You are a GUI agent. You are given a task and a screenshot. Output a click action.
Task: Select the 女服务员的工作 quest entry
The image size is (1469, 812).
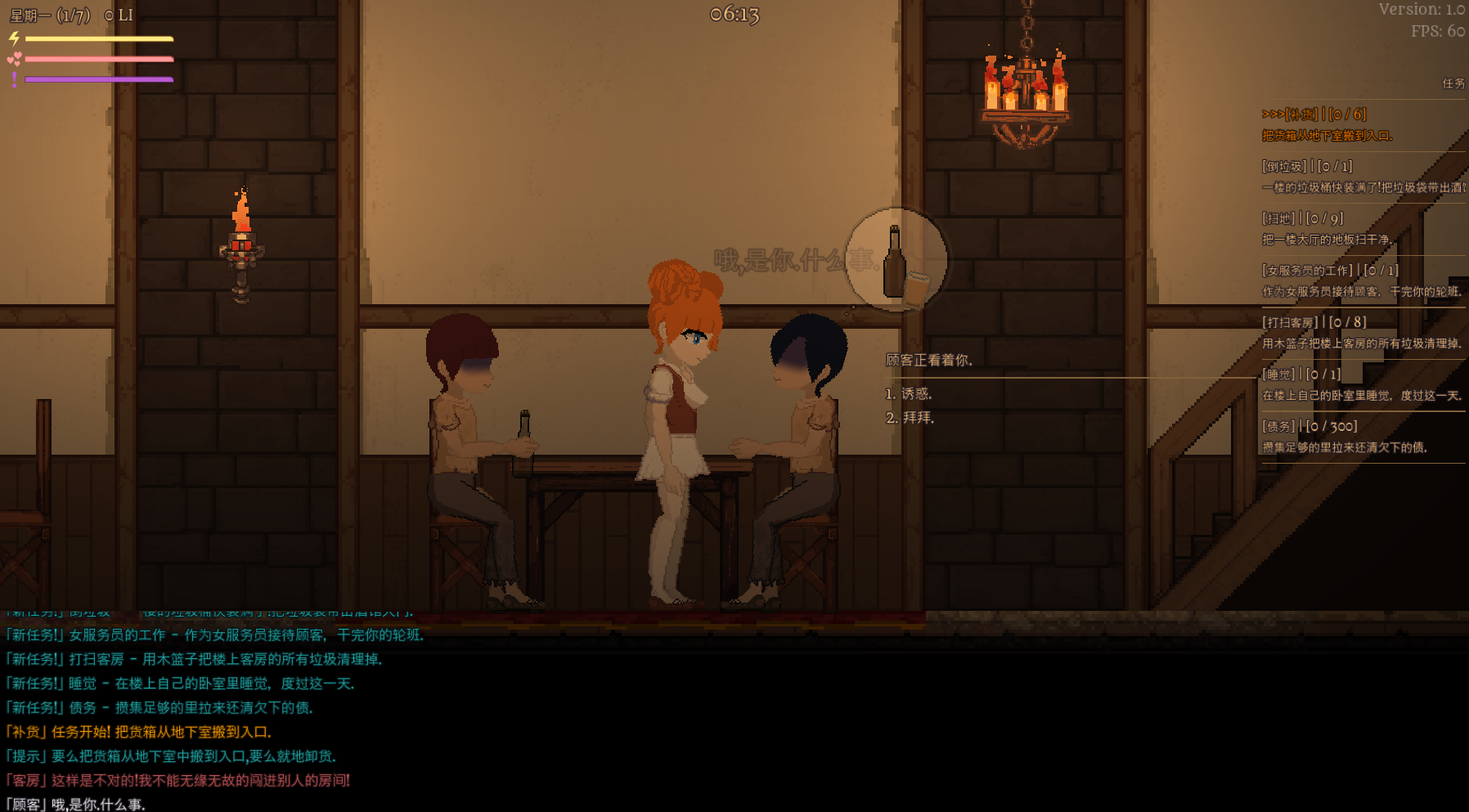click(1361, 280)
